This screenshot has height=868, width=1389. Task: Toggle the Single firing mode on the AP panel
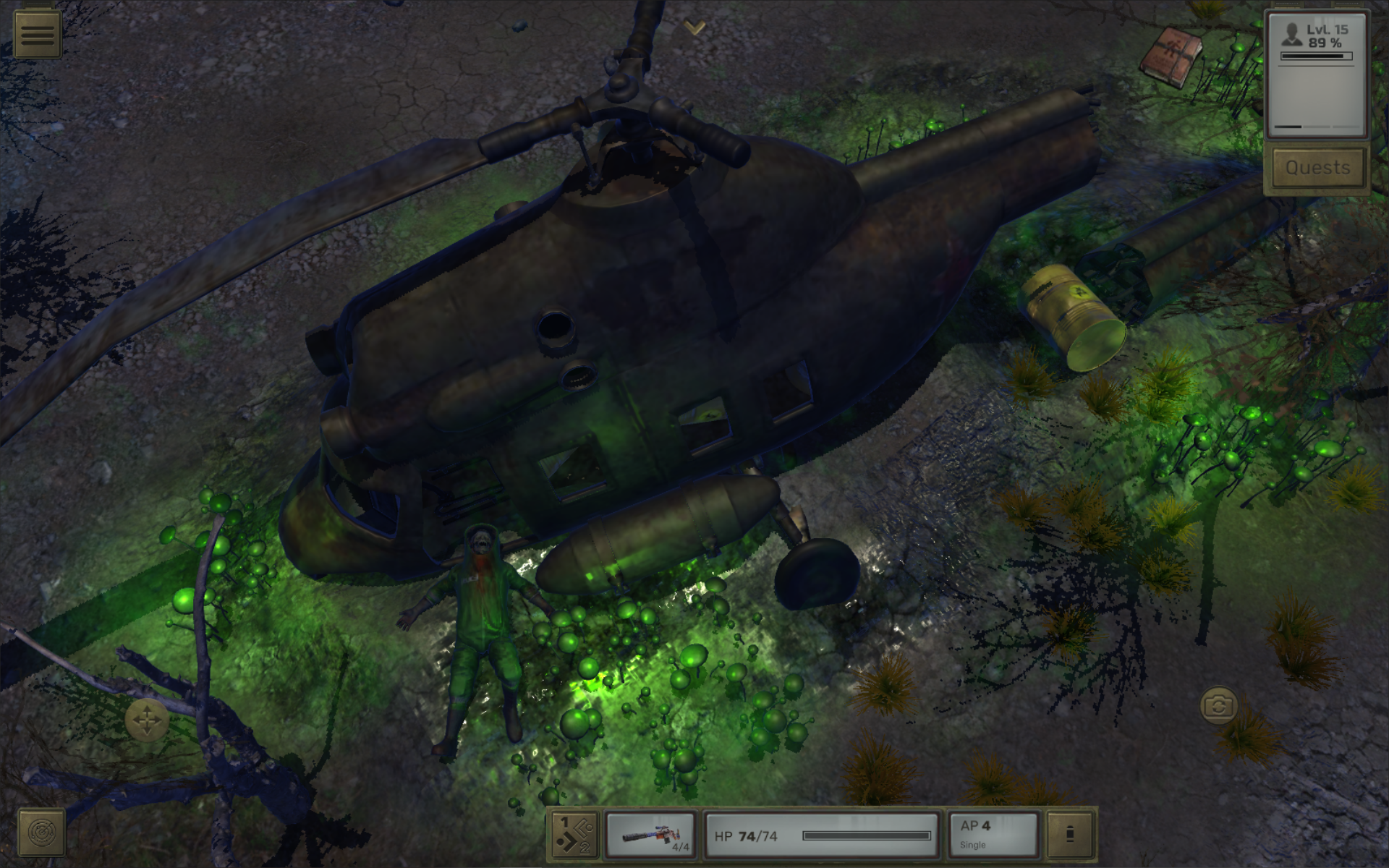click(973, 843)
